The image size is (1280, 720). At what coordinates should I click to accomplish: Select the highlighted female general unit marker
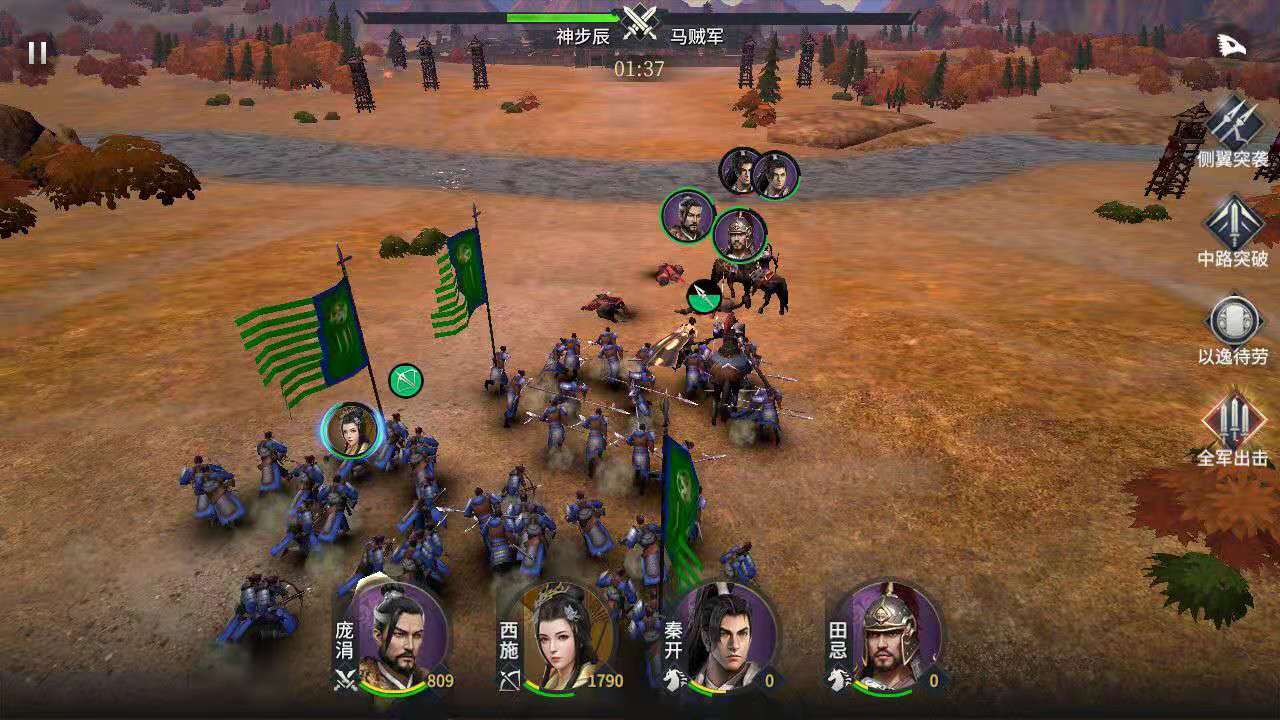351,430
